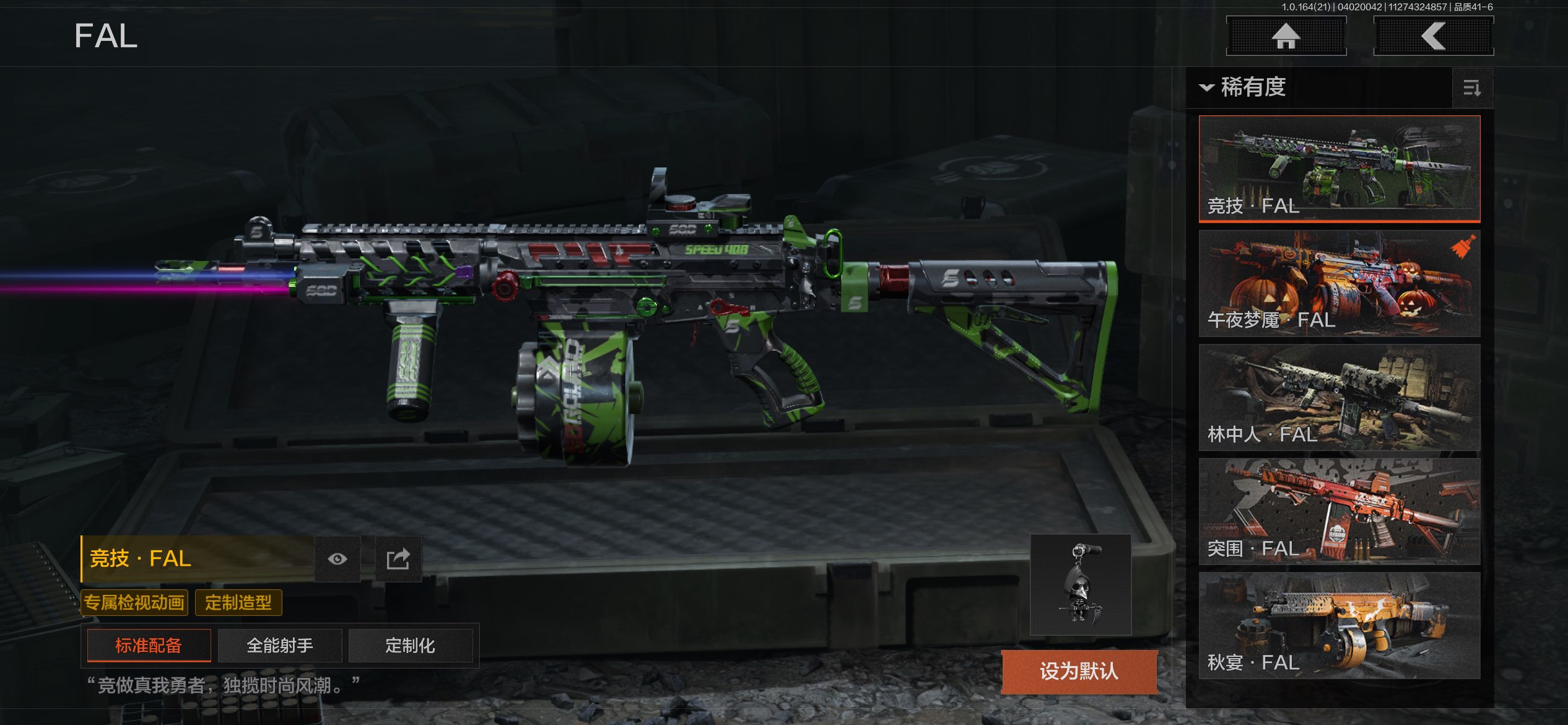
Task: Open the 定制化 customization tab
Action: (x=410, y=646)
